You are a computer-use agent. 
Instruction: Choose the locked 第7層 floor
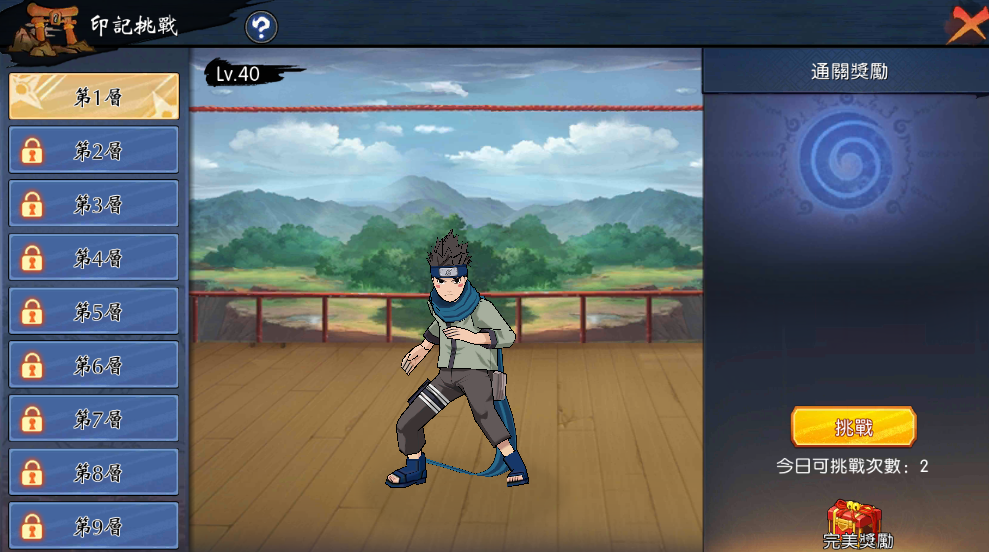pos(94,419)
